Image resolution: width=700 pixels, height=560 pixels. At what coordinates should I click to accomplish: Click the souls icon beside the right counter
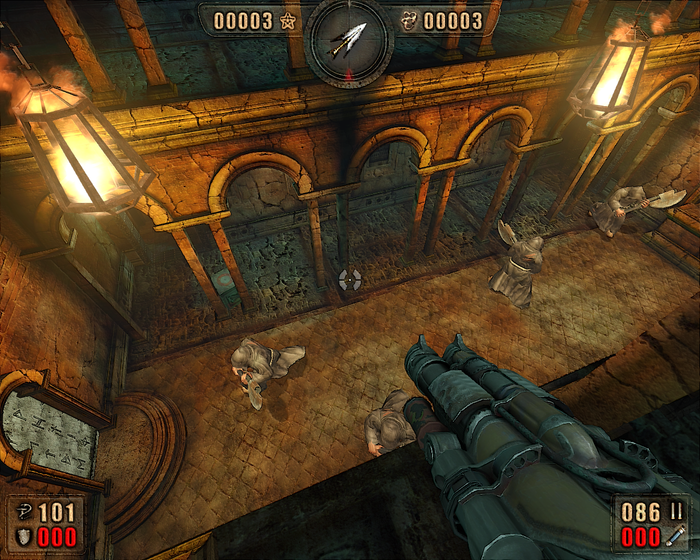[x=410, y=20]
